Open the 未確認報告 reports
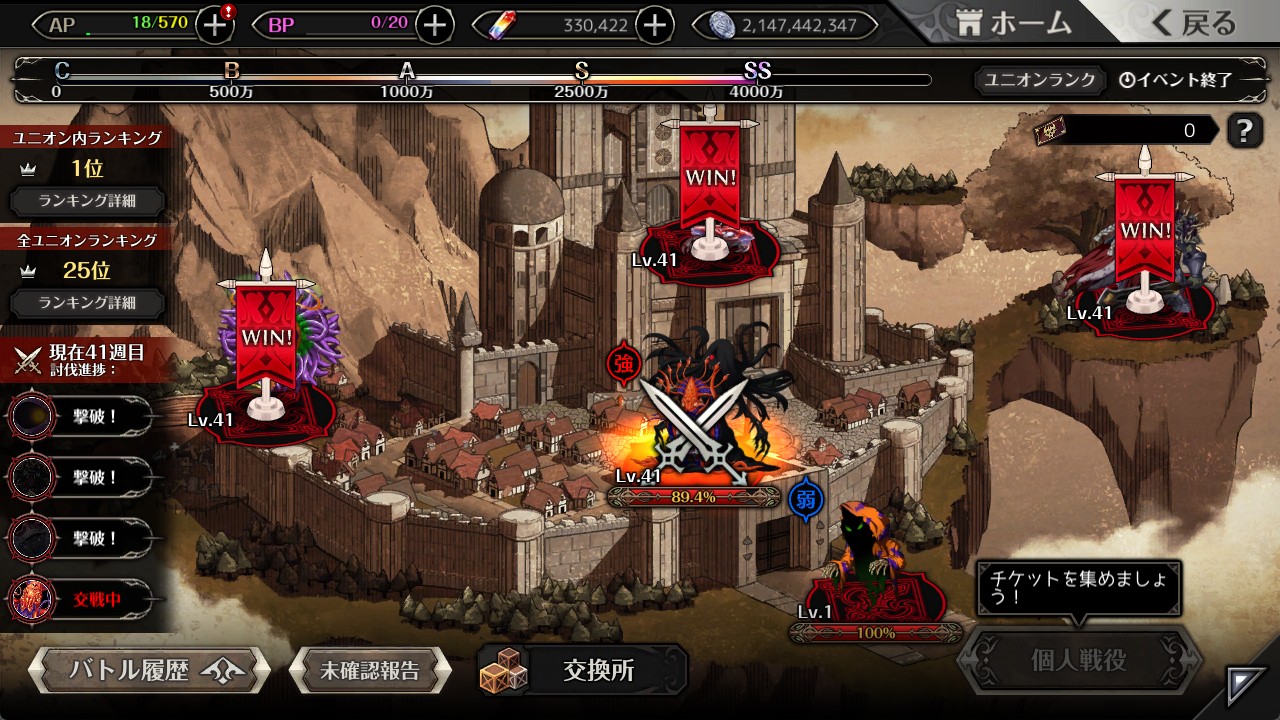This screenshot has height=720, width=1280. coord(369,670)
